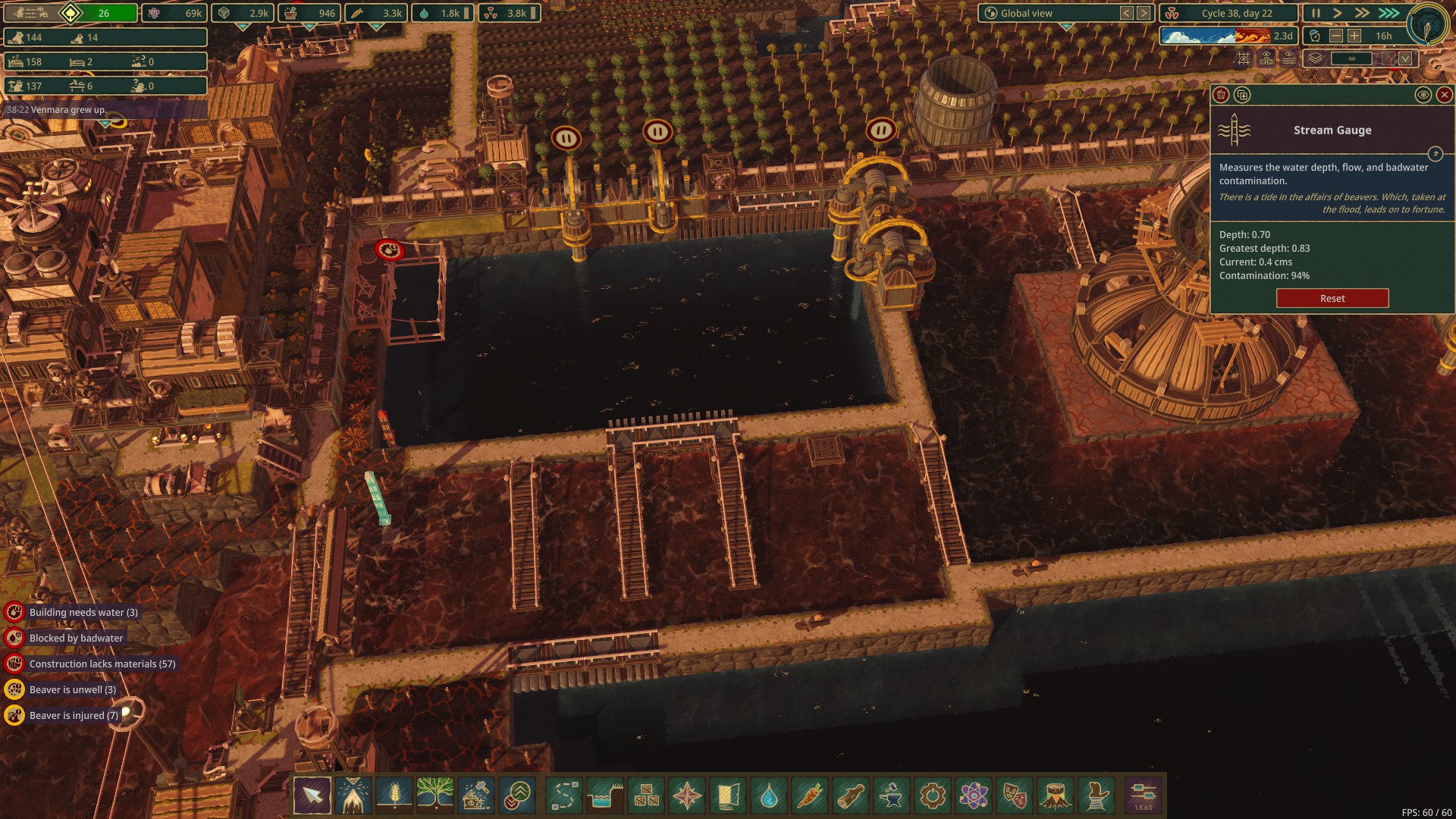Reset the Stream Gauge greatest depth
The height and width of the screenshot is (819, 1456).
click(x=1332, y=298)
